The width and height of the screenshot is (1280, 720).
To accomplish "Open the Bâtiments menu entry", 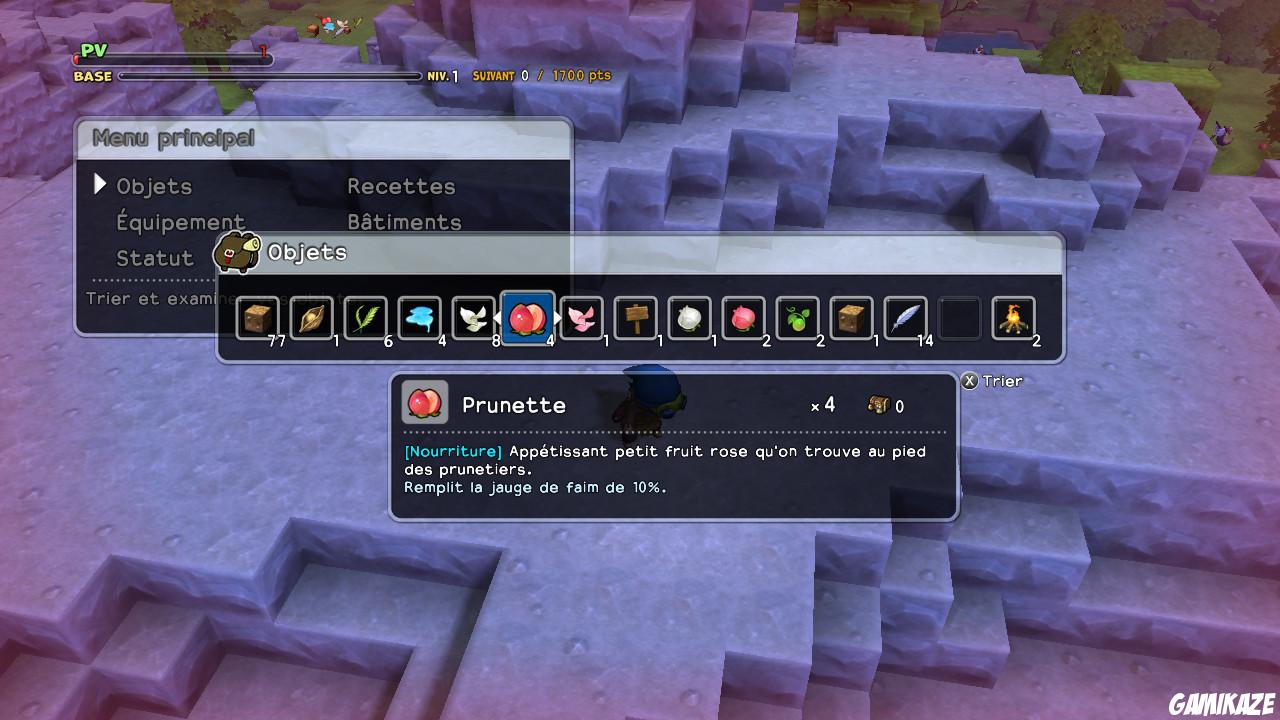I will point(403,221).
